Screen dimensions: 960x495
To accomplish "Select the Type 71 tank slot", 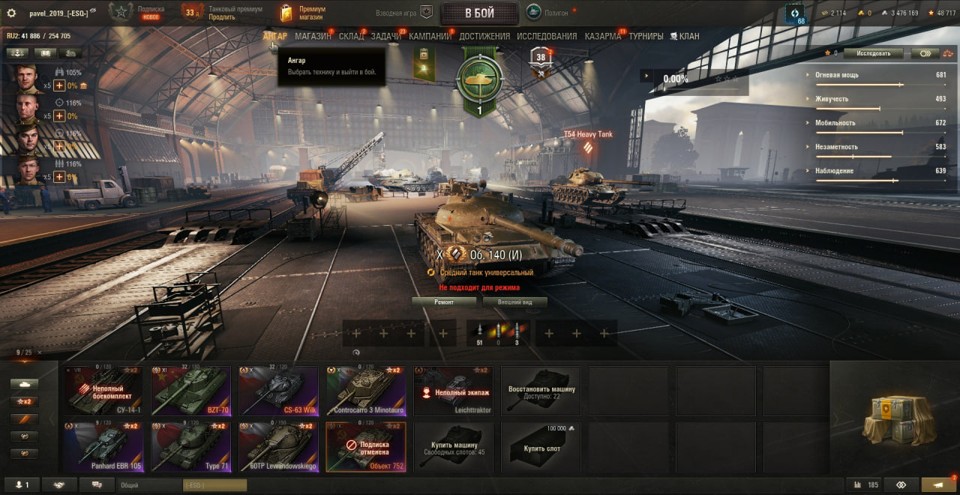I will (x=190, y=446).
